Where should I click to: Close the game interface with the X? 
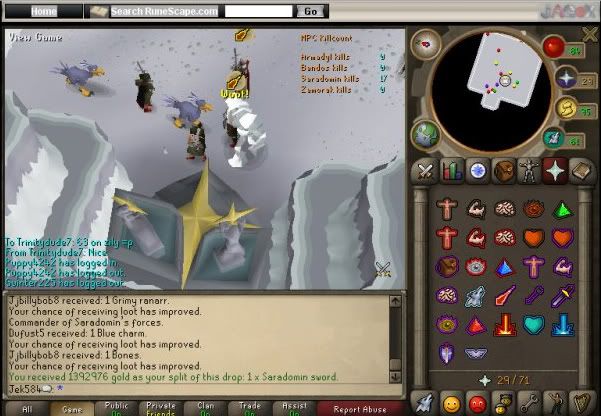tap(587, 34)
